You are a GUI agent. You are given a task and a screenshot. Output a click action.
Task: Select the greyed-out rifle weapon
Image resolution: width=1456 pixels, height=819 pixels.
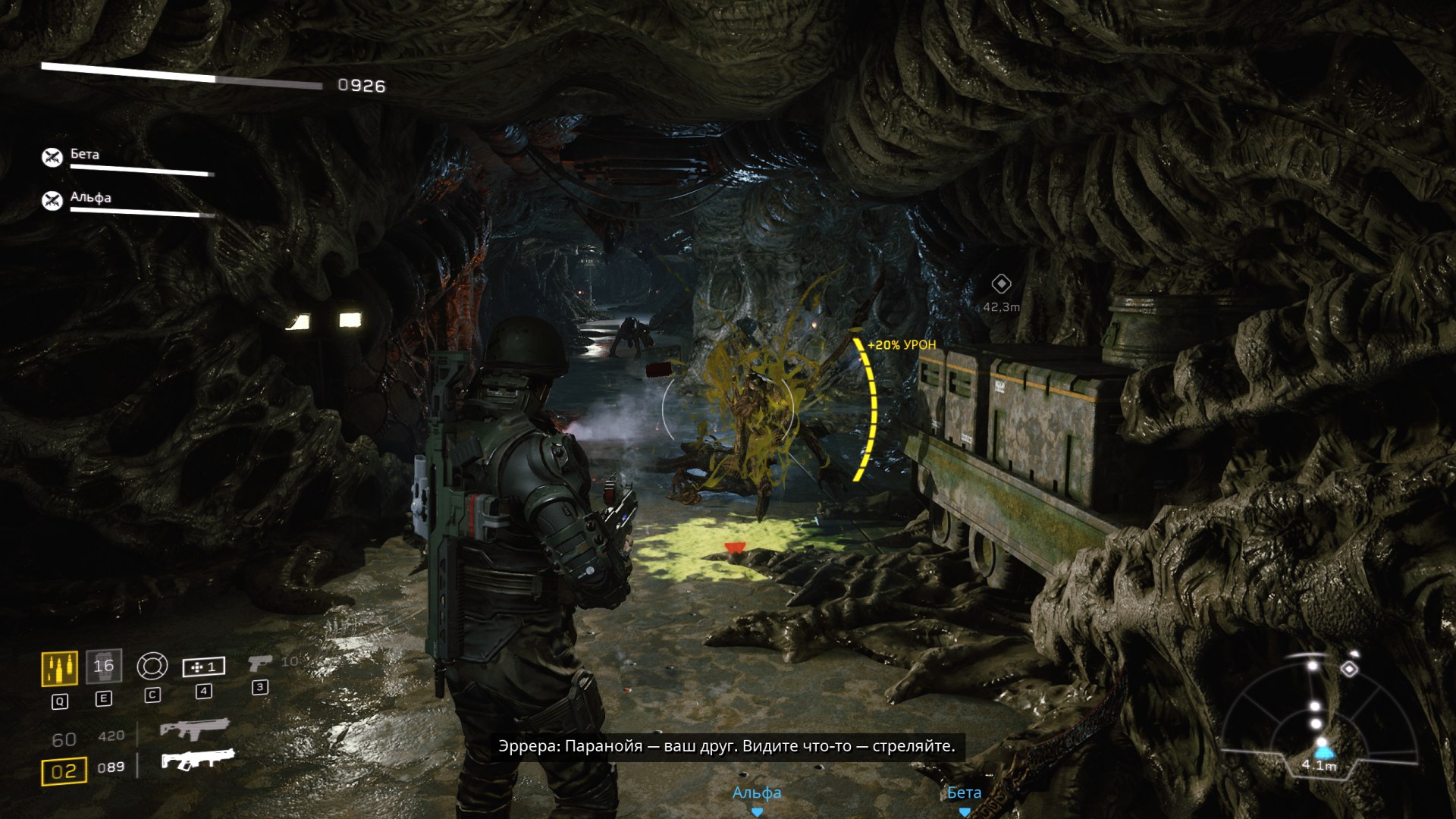coord(194,730)
